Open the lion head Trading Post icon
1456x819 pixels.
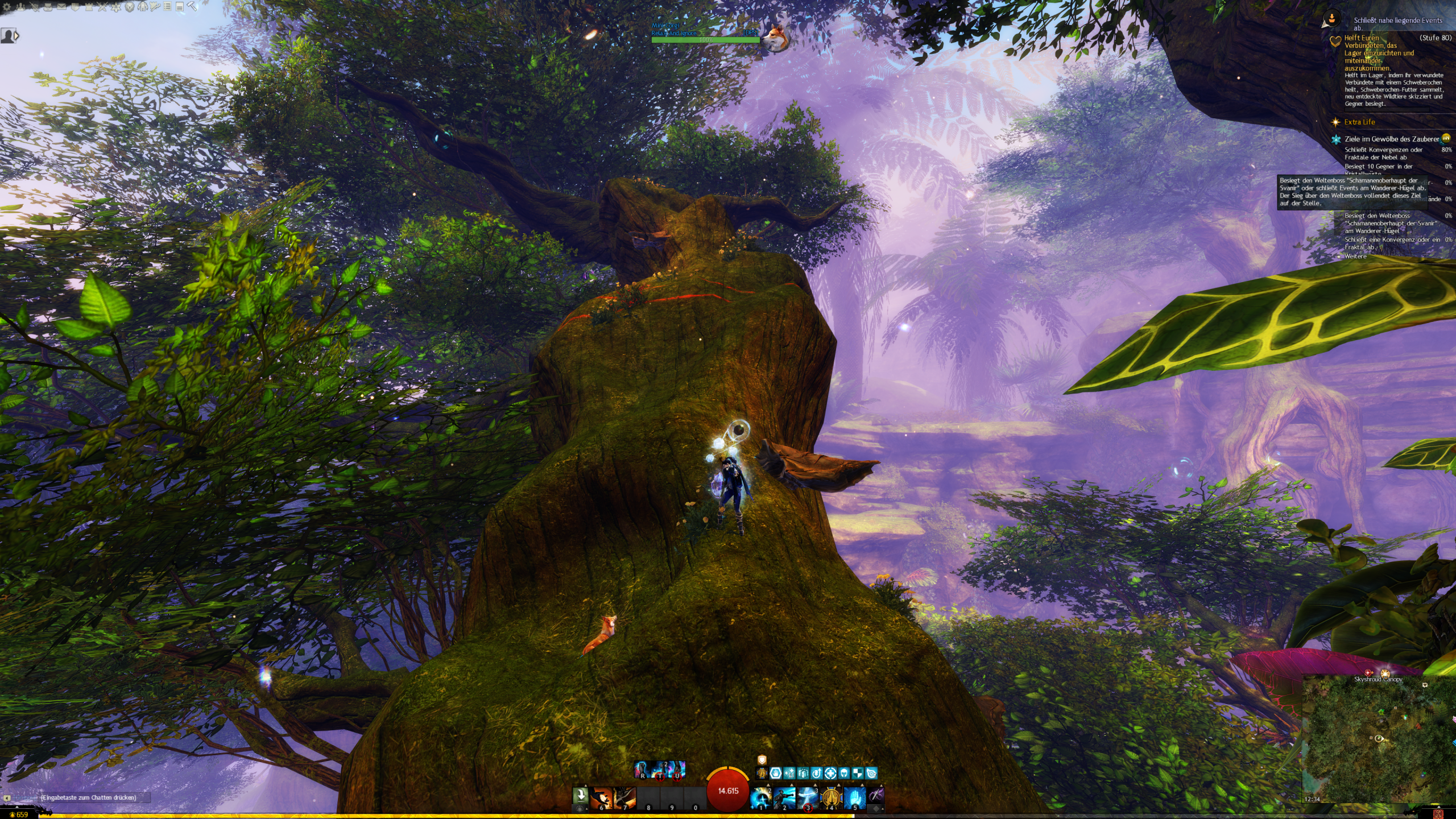tap(129, 7)
